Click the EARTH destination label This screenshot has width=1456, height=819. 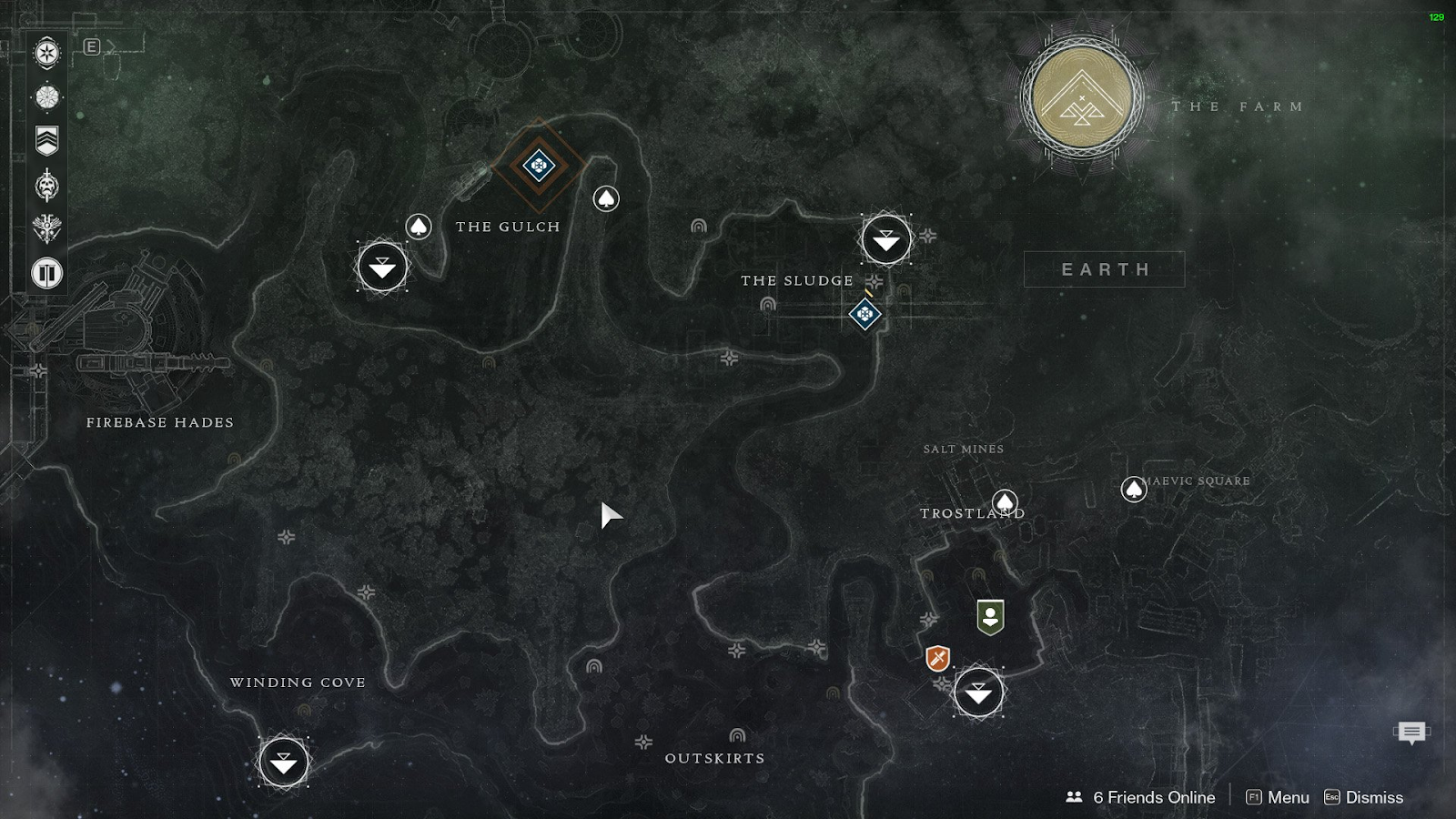[x=1105, y=269]
